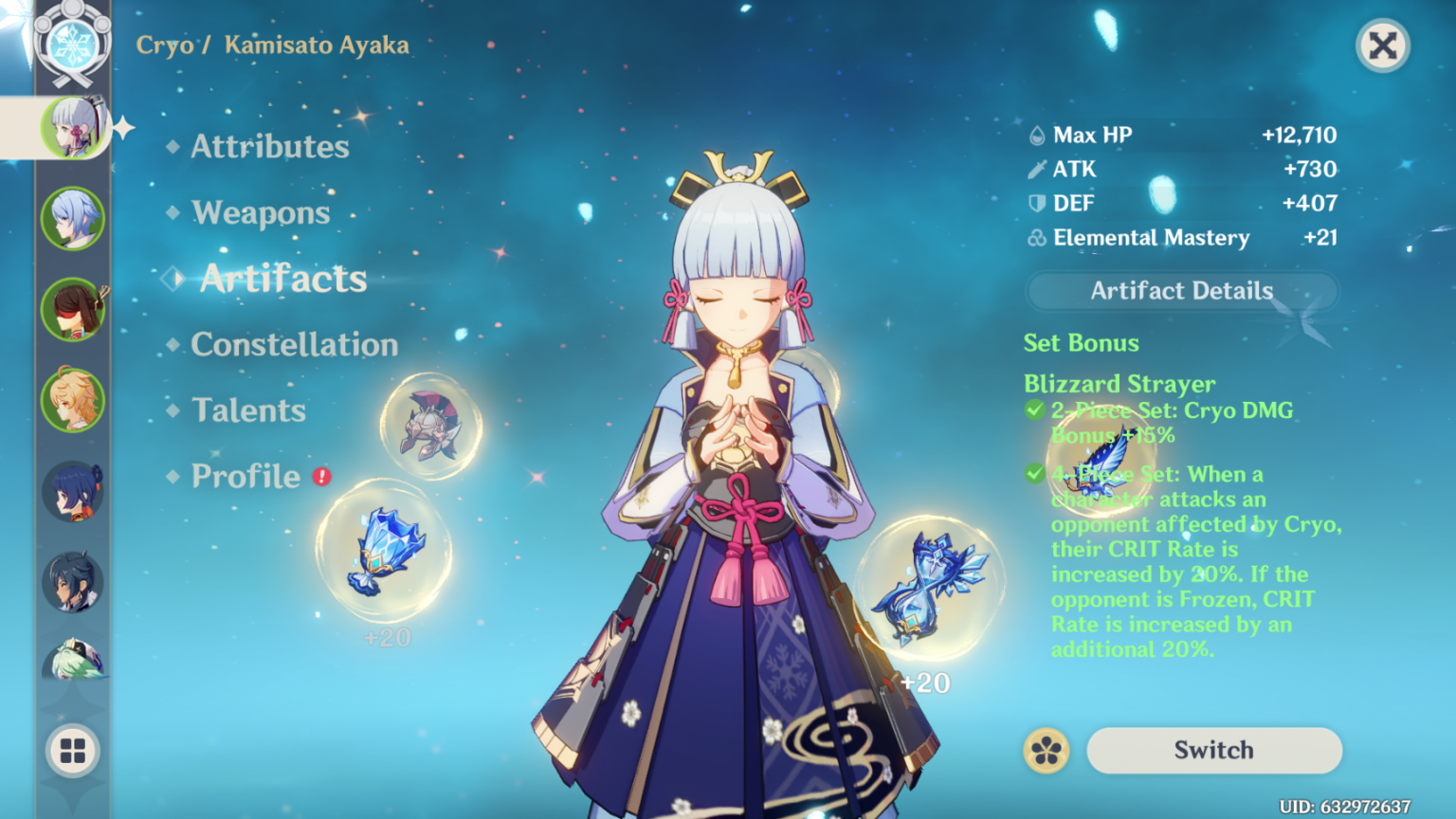
Task: Switch to the green-haired character portrait
Action: (73, 661)
